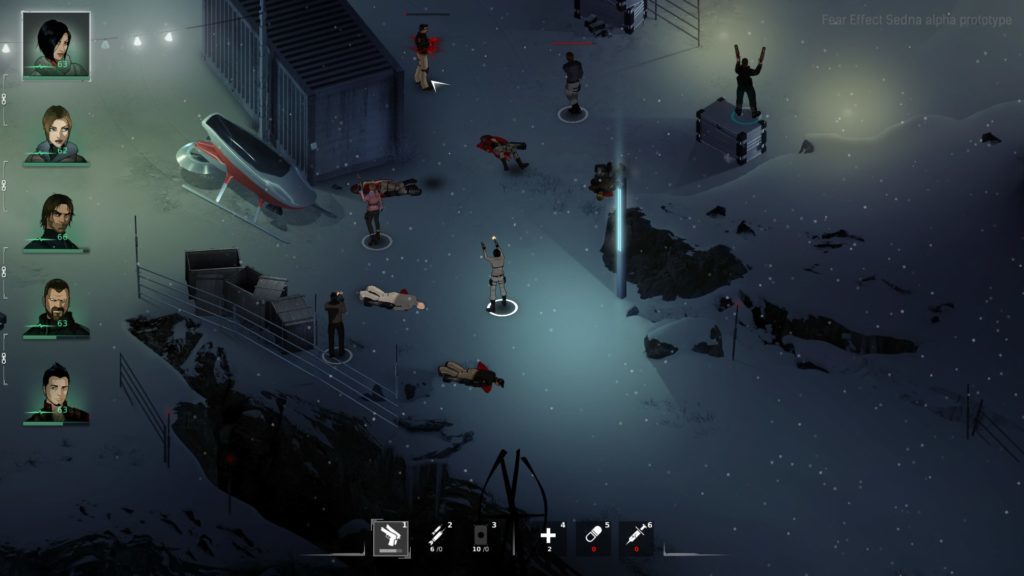The width and height of the screenshot is (1024, 576).
Task: Select the brown-haired woman's portrait
Action: (56, 133)
